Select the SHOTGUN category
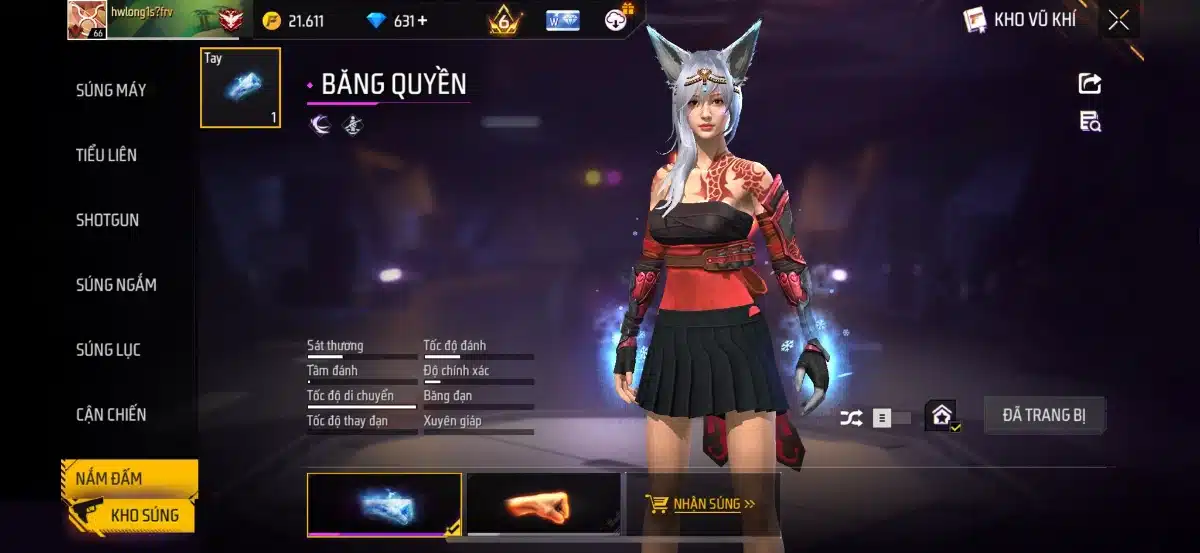Viewport: 1200px width, 553px height. [107, 220]
